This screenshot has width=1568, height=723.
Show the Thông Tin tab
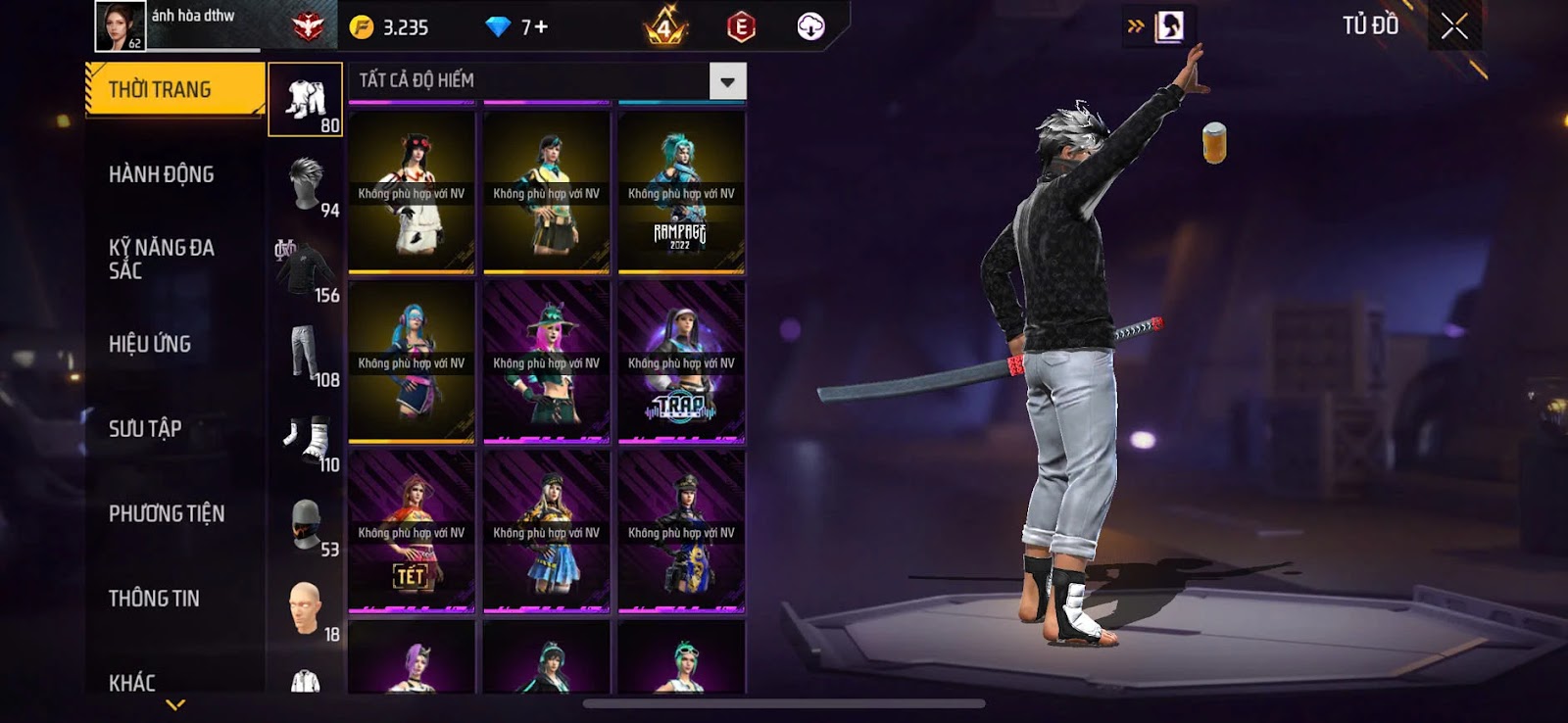click(154, 599)
